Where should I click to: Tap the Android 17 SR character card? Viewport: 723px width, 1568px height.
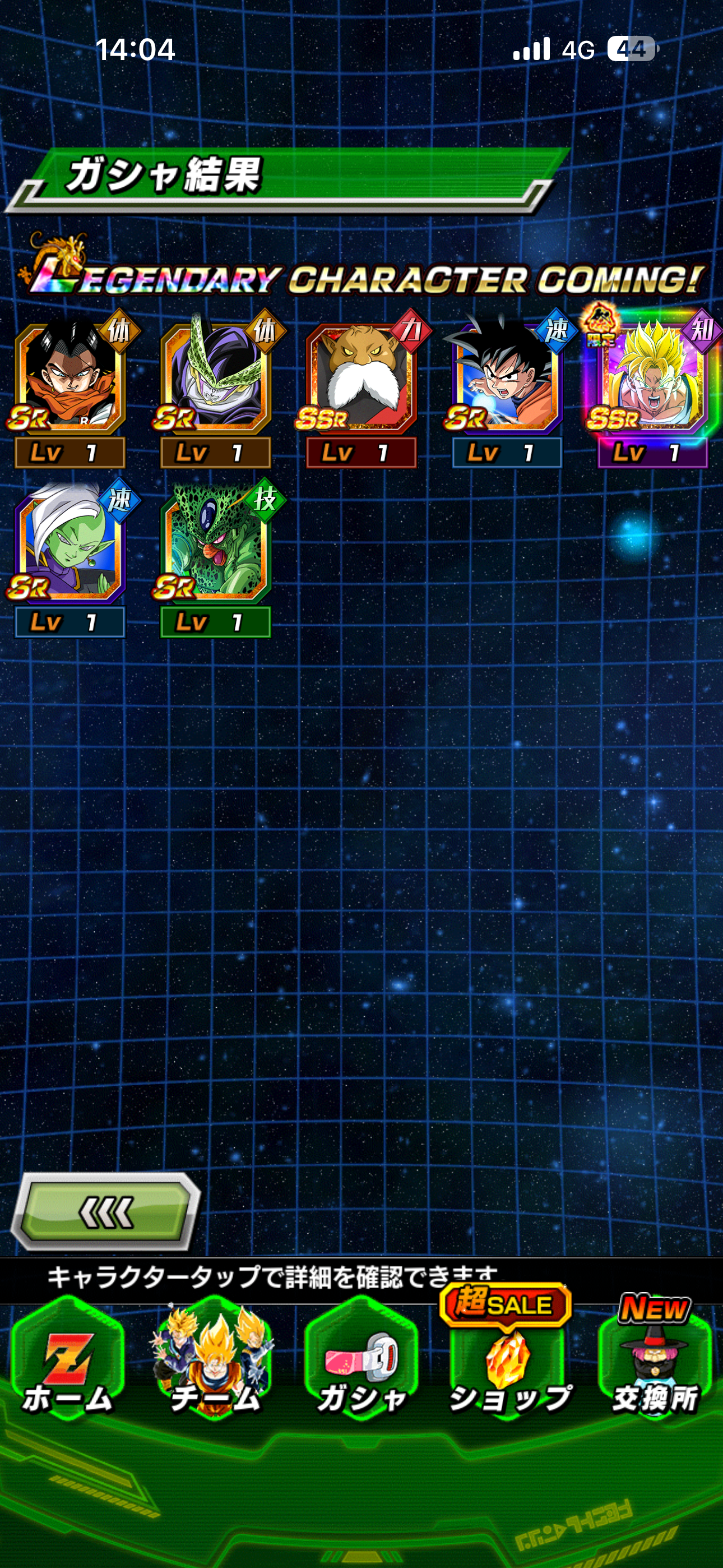tap(69, 377)
